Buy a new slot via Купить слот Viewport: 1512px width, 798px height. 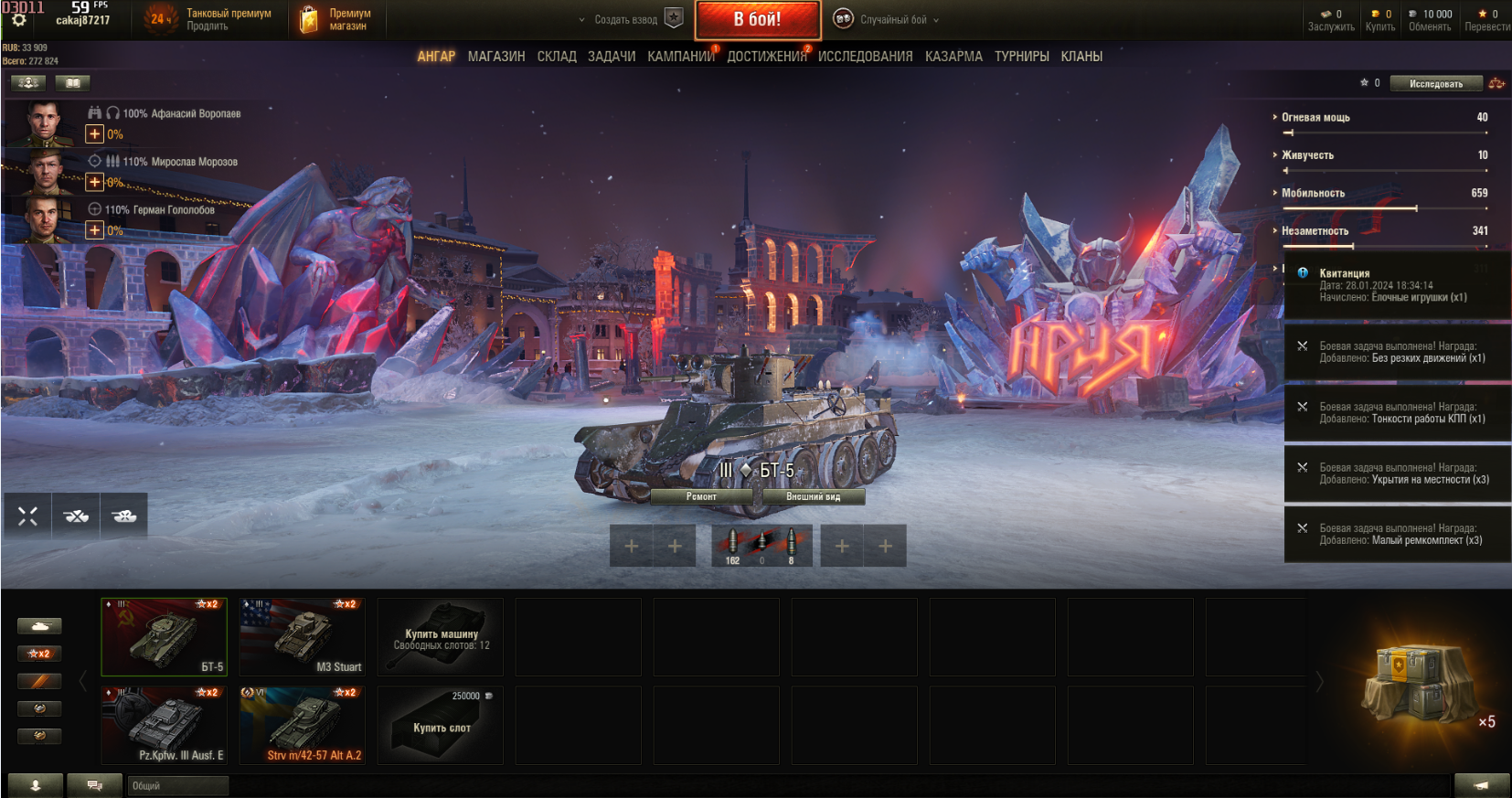[x=441, y=725]
